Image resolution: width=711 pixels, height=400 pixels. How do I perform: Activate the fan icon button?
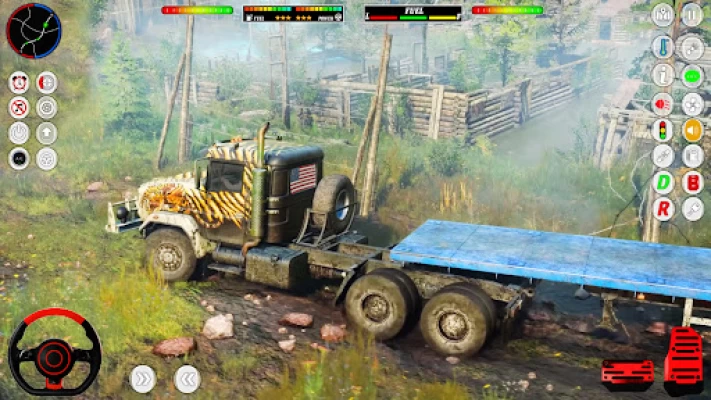click(x=692, y=102)
